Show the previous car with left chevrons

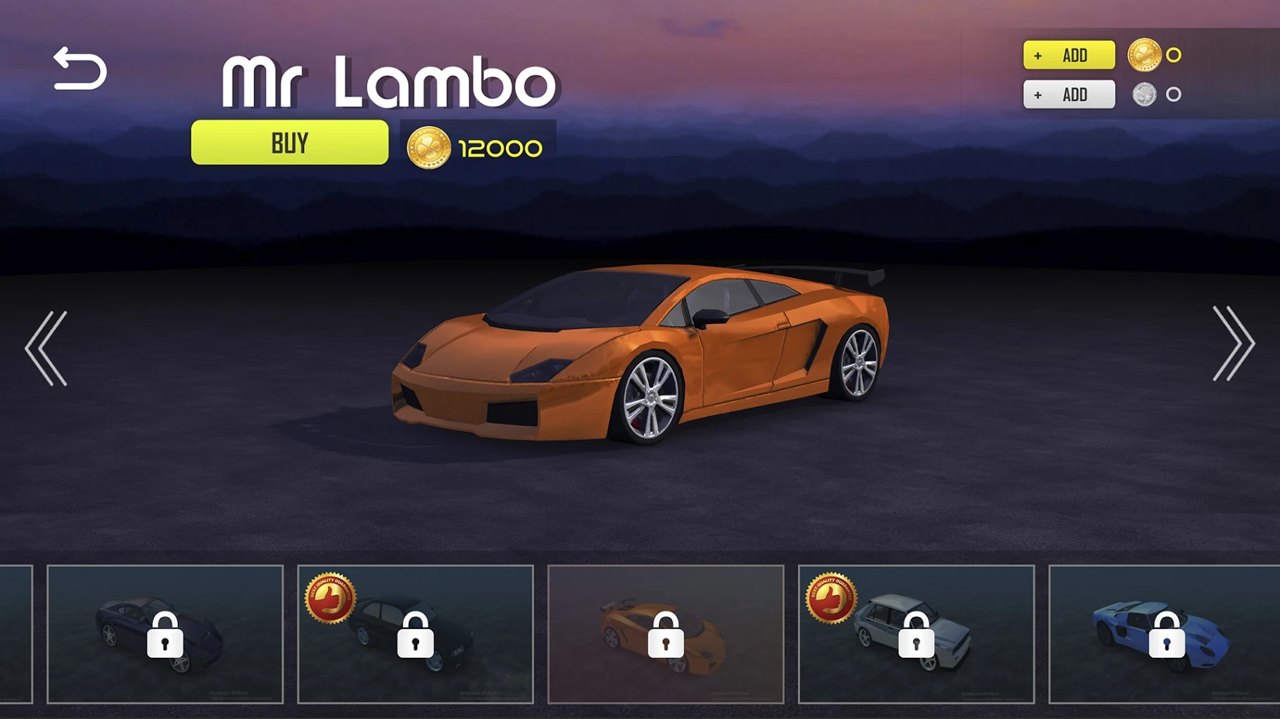pos(46,347)
